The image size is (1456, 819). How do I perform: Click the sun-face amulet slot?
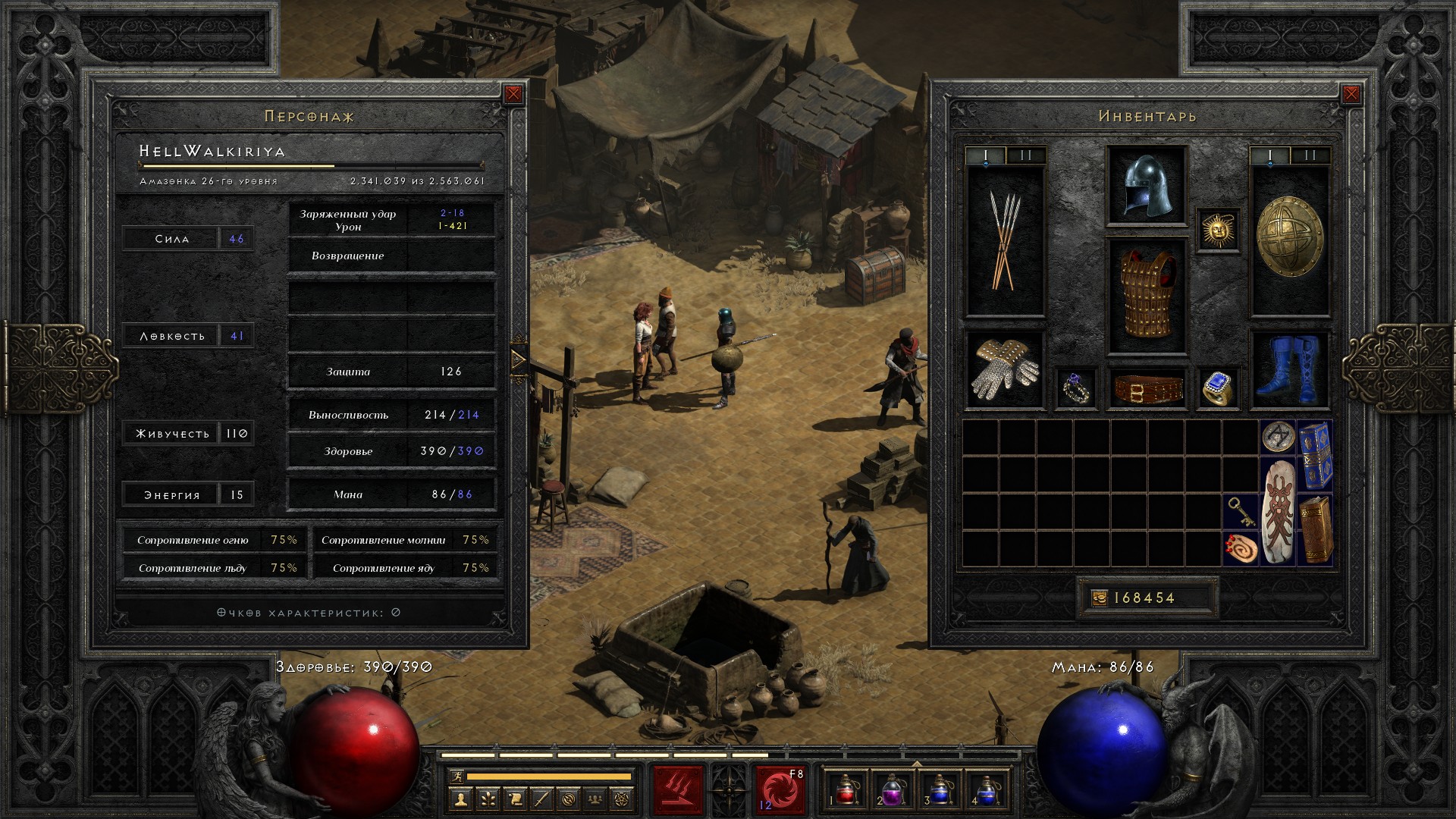[x=1218, y=230]
